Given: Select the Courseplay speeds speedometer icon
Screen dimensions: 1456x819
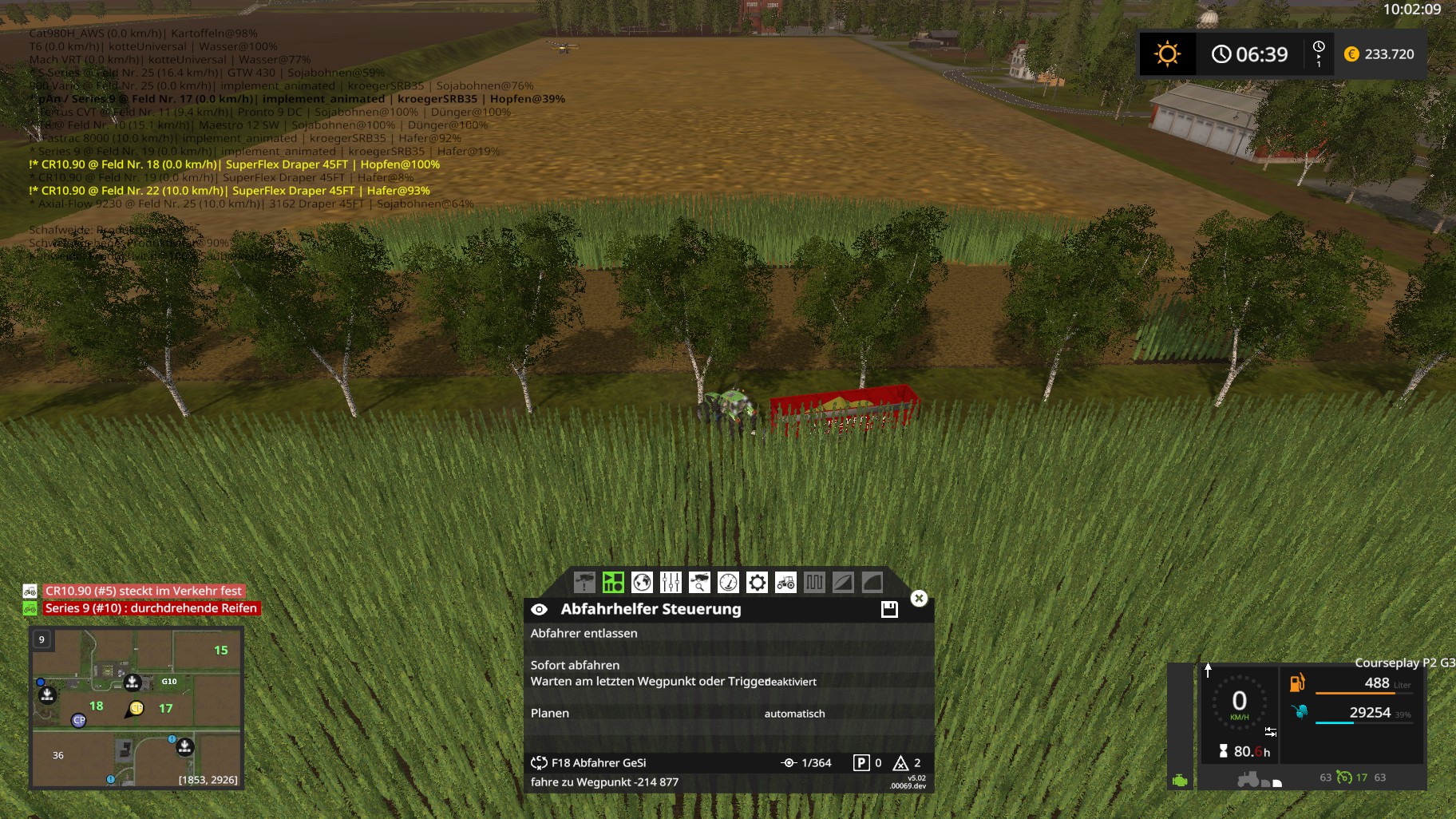Looking at the screenshot, I should [726, 583].
